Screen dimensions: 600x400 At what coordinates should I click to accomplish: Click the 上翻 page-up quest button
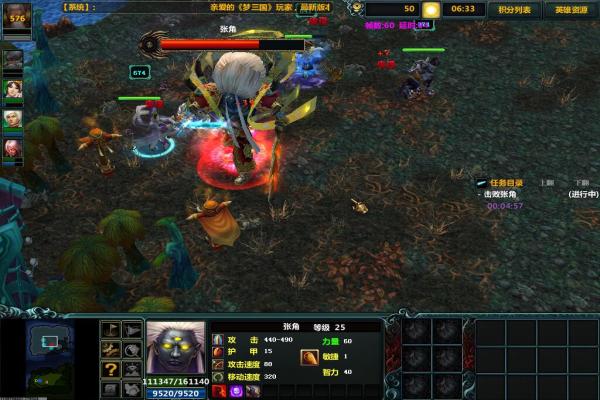tap(547, 183)
